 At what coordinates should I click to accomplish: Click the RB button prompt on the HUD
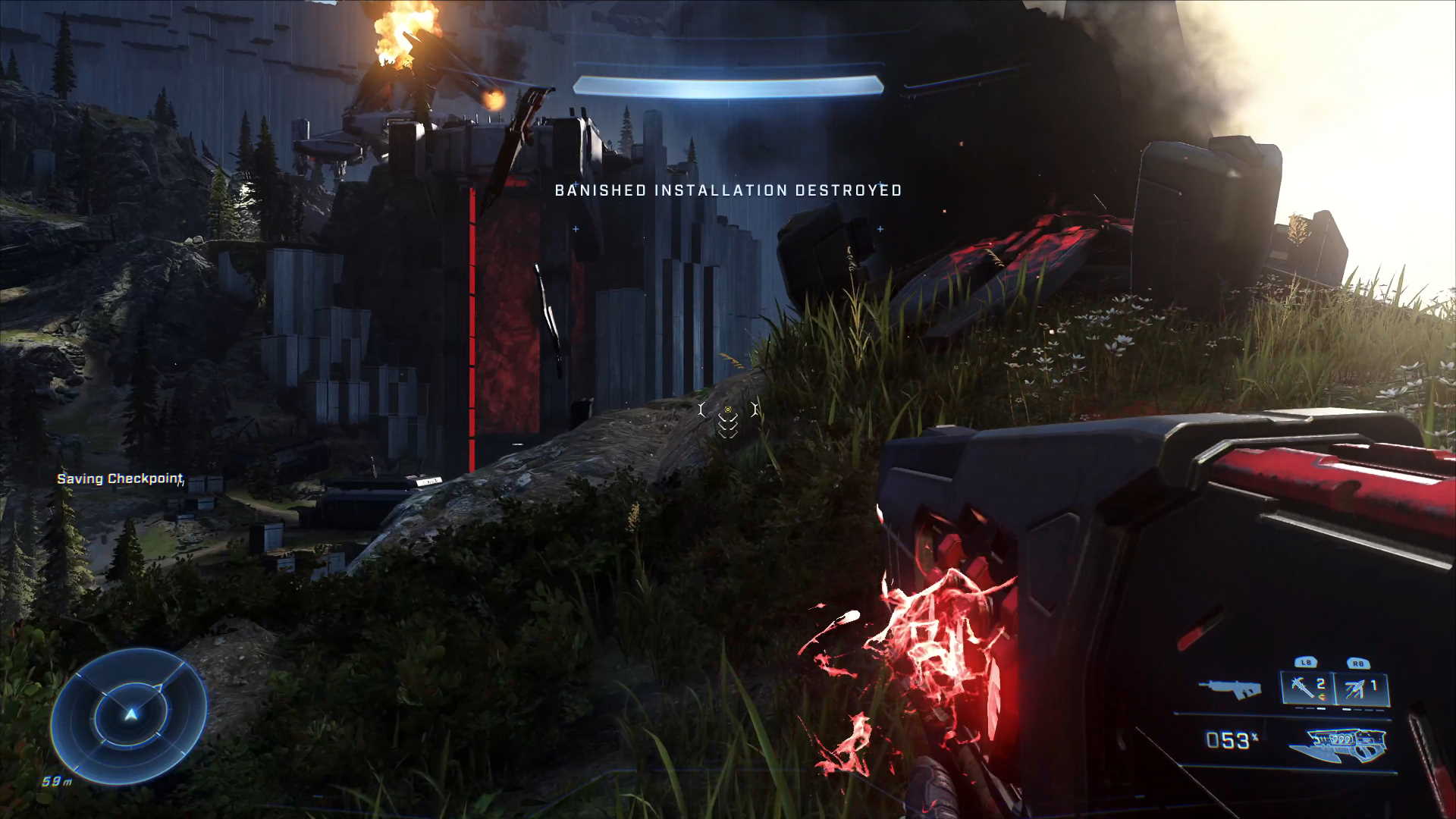tap(1357, 663)
